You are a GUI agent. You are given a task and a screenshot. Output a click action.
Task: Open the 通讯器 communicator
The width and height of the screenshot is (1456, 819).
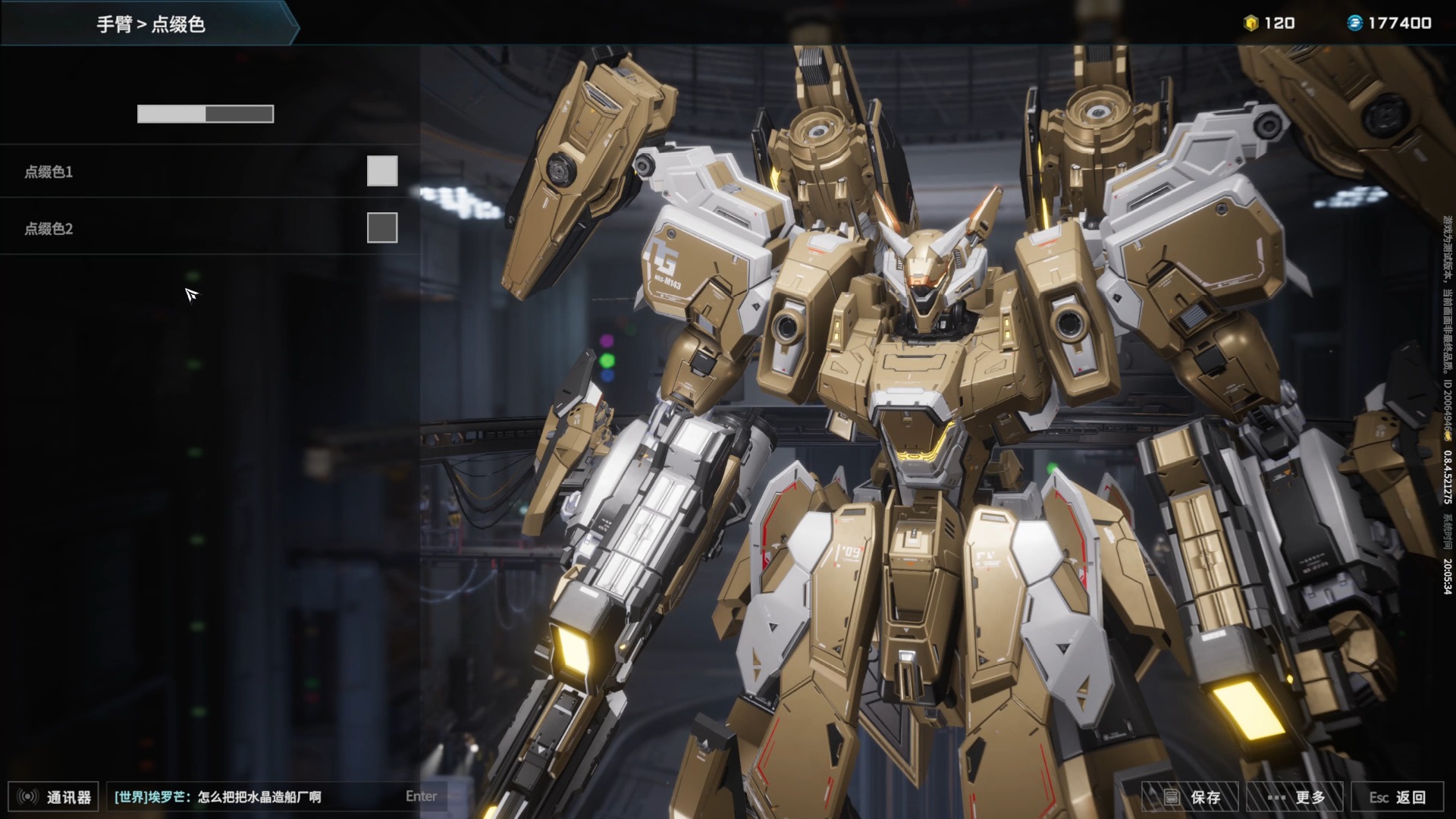click(54, 797)
